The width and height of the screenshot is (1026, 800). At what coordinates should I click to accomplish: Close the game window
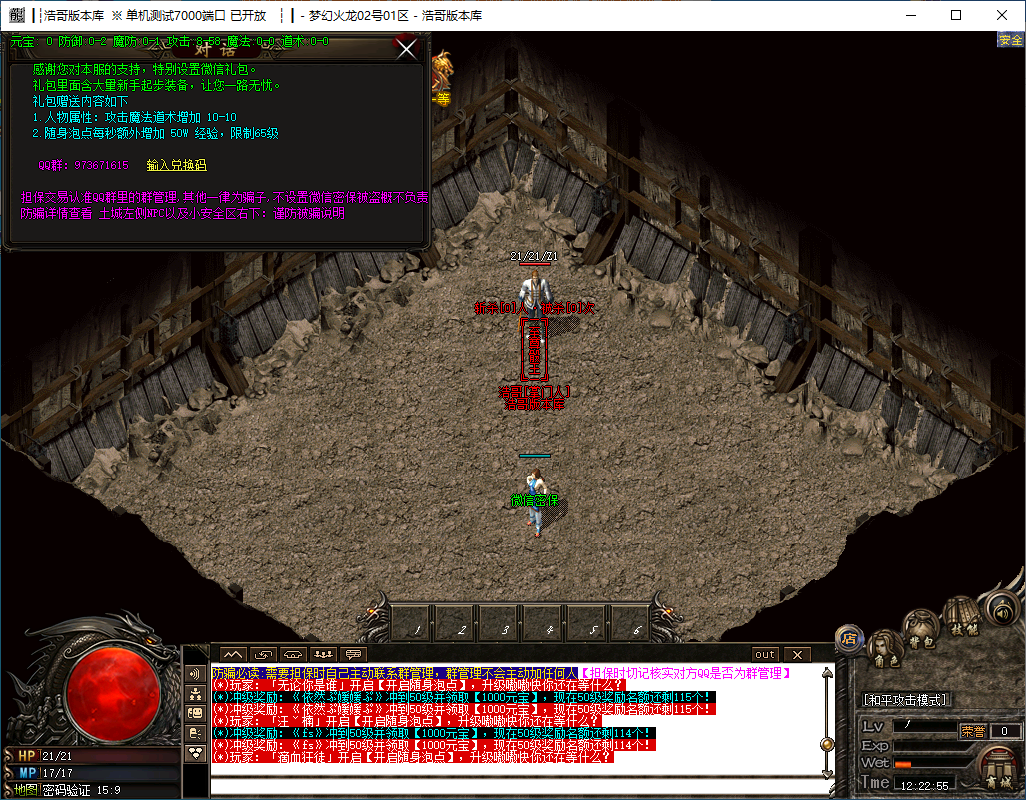click(1002, 15)
